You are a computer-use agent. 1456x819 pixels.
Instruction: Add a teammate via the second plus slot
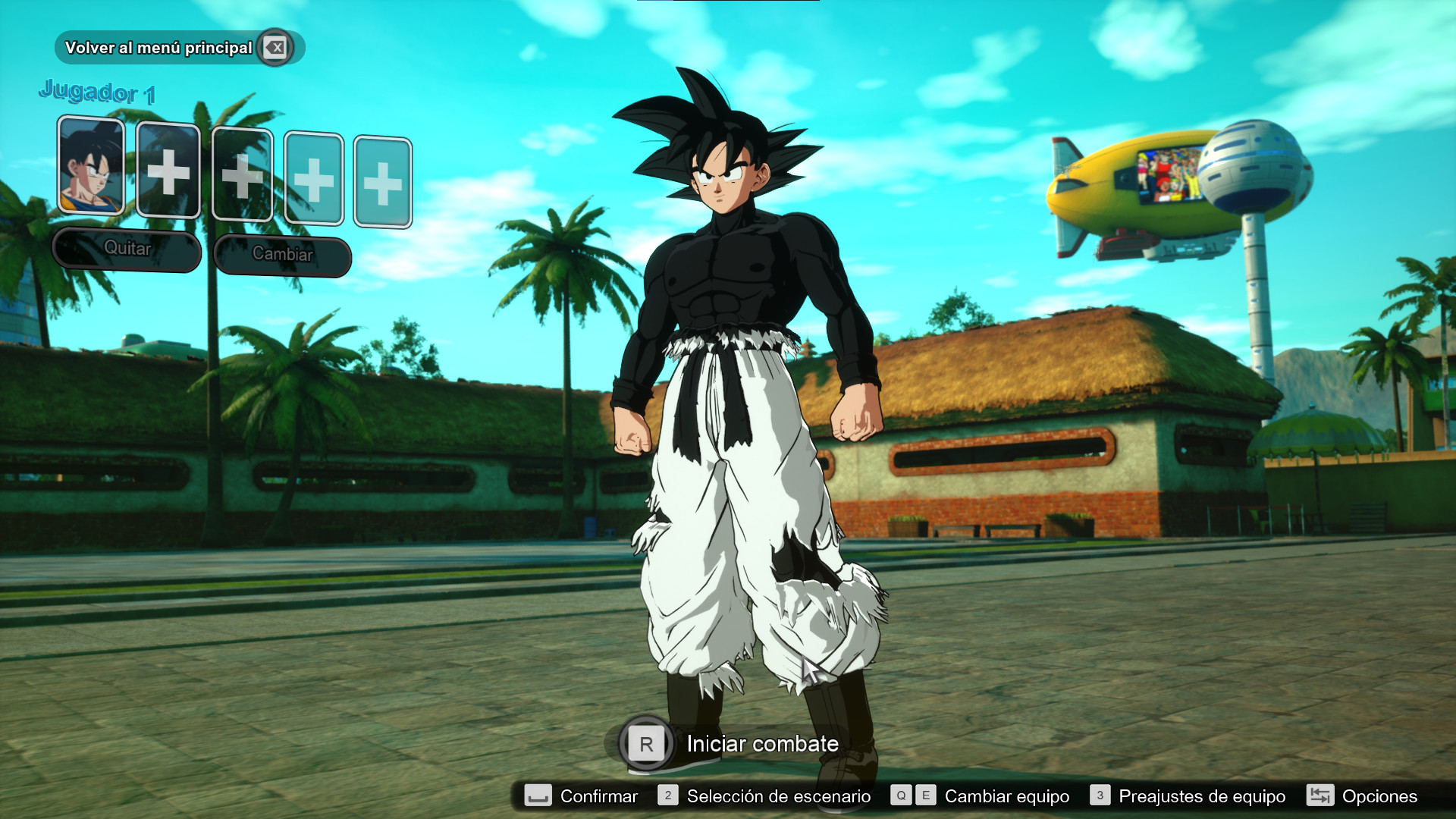click(242, 176)
